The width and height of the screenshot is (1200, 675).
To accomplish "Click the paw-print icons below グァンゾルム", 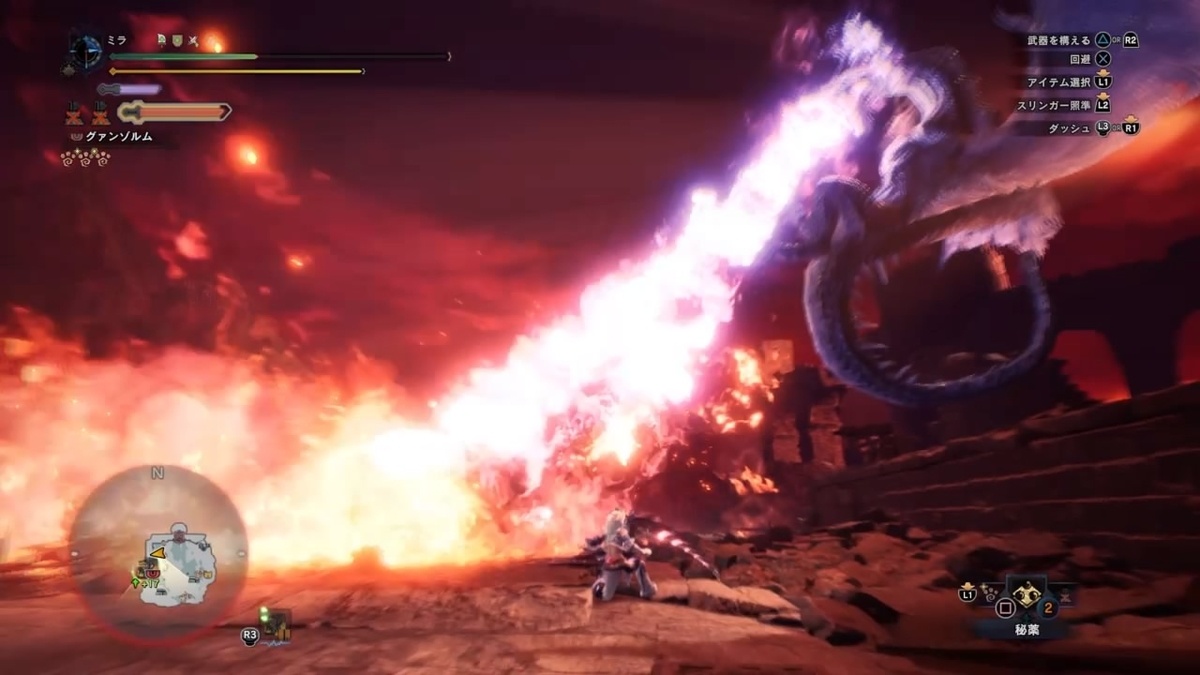I will tap(85, 158).
